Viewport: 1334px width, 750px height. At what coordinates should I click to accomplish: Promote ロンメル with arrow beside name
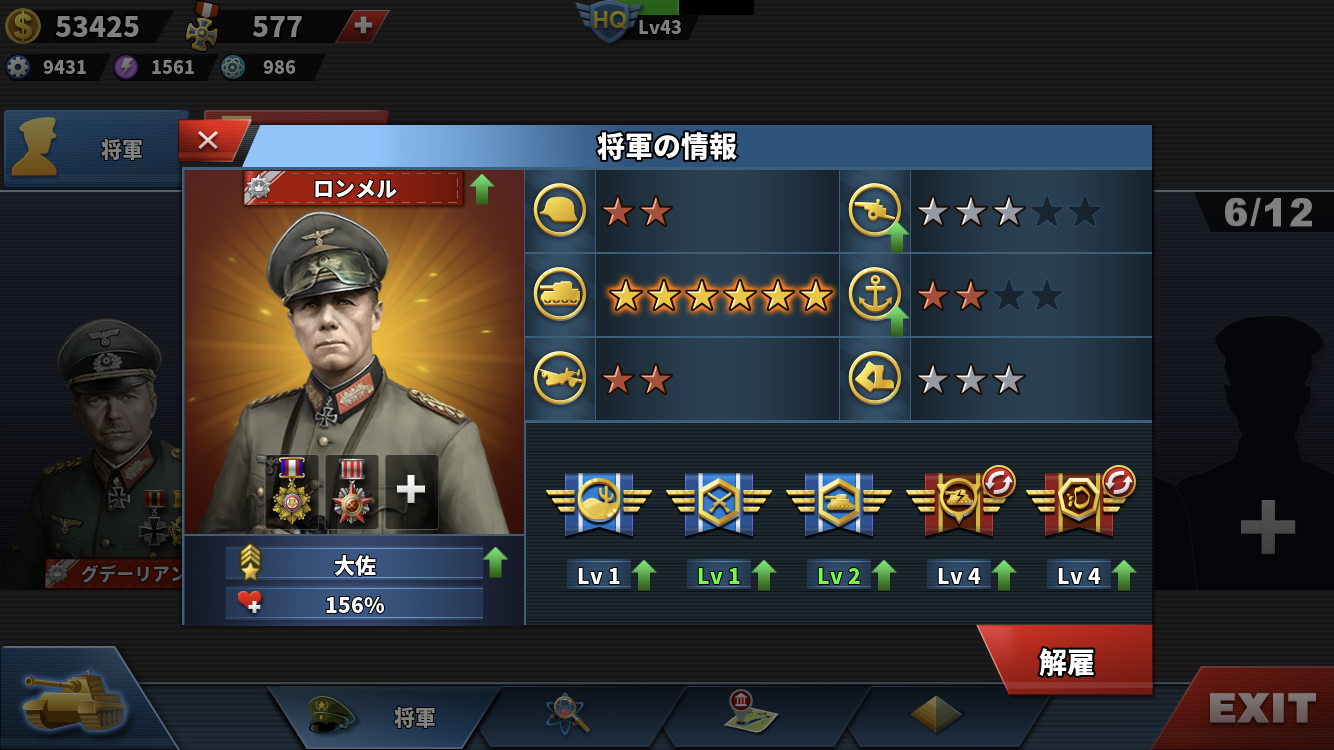point(482,188)
